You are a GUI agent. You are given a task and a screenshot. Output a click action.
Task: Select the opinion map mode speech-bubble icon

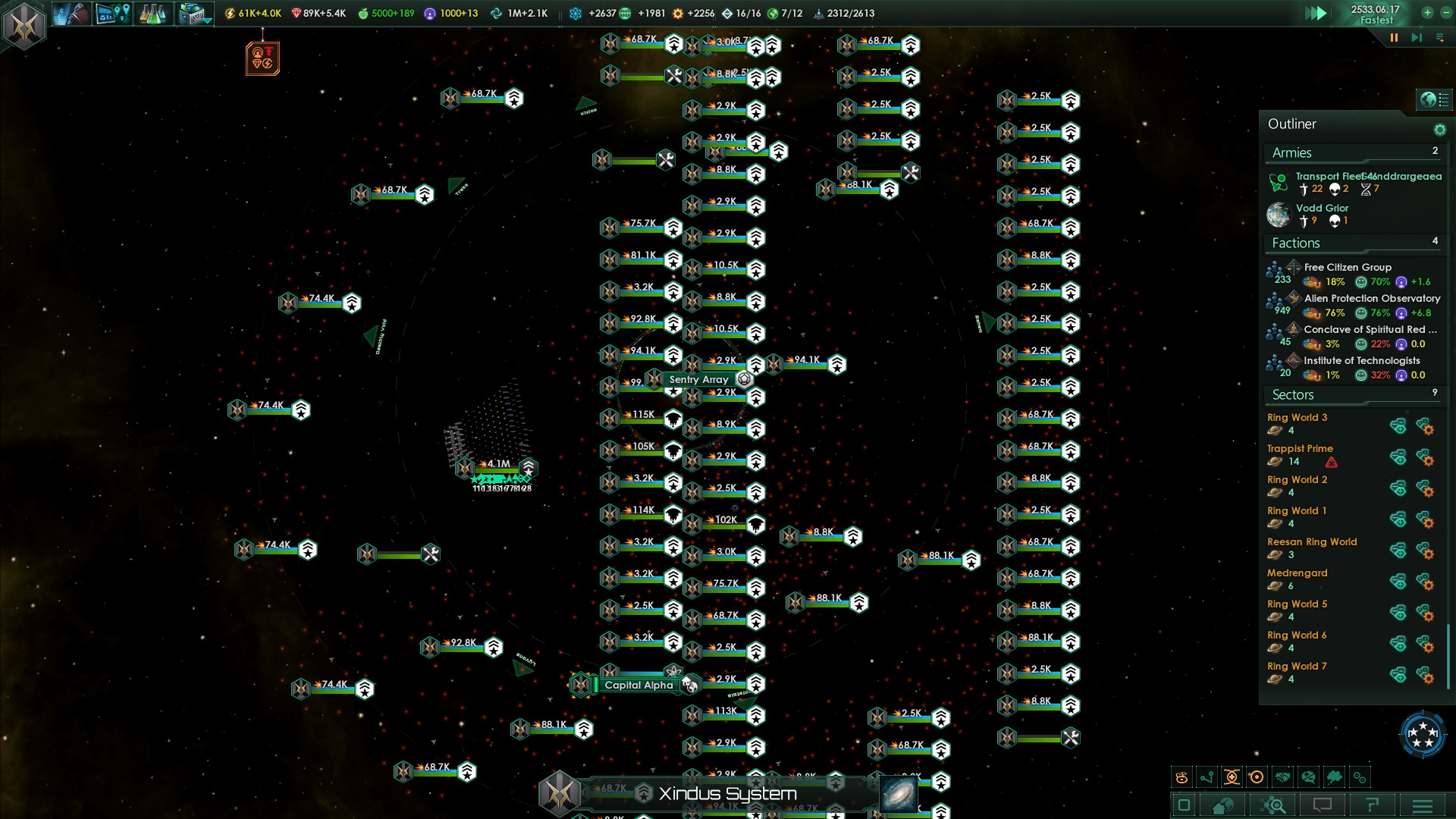[x=1307, y=777]
